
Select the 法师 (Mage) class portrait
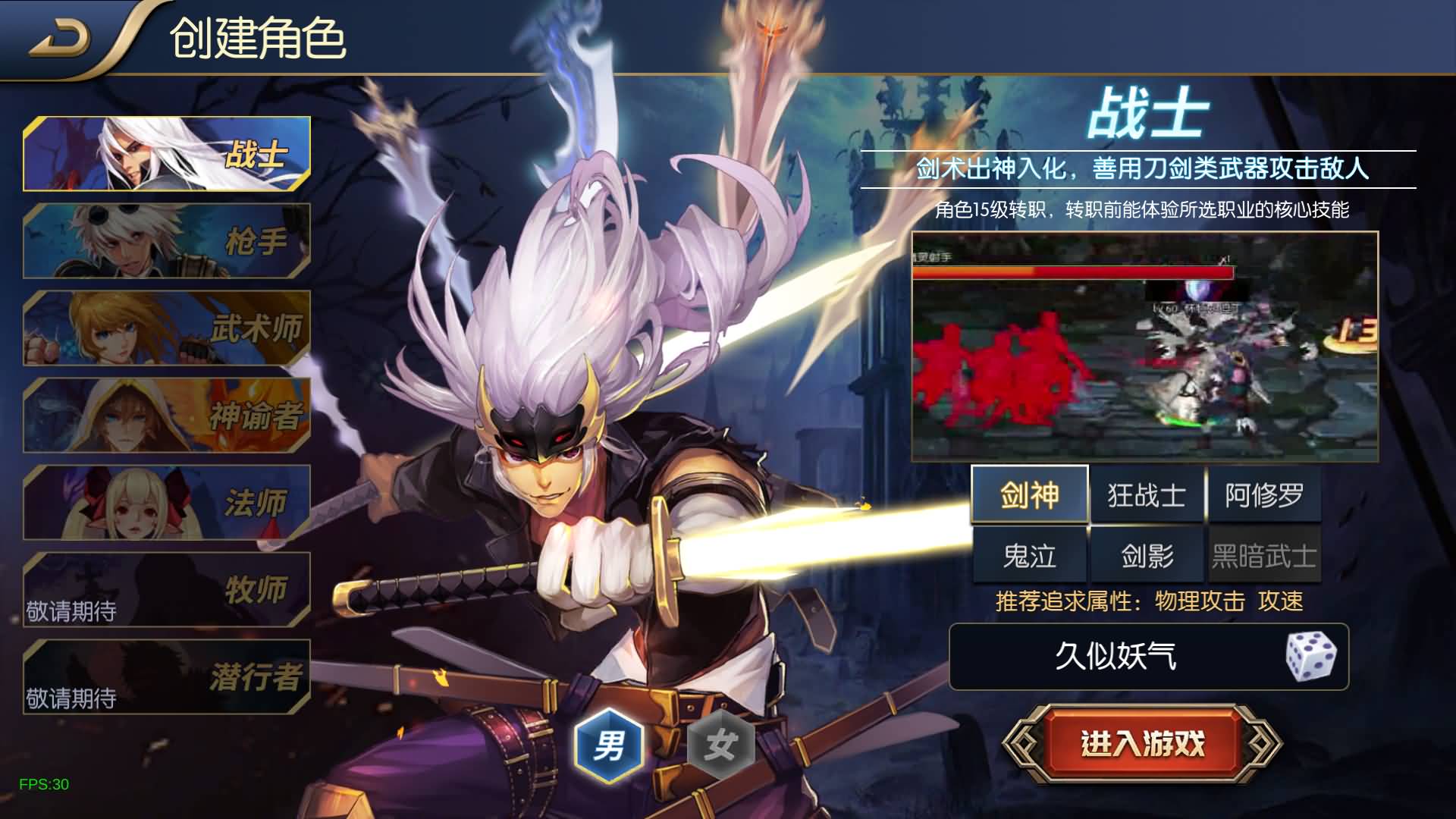(x=167, y=504)
